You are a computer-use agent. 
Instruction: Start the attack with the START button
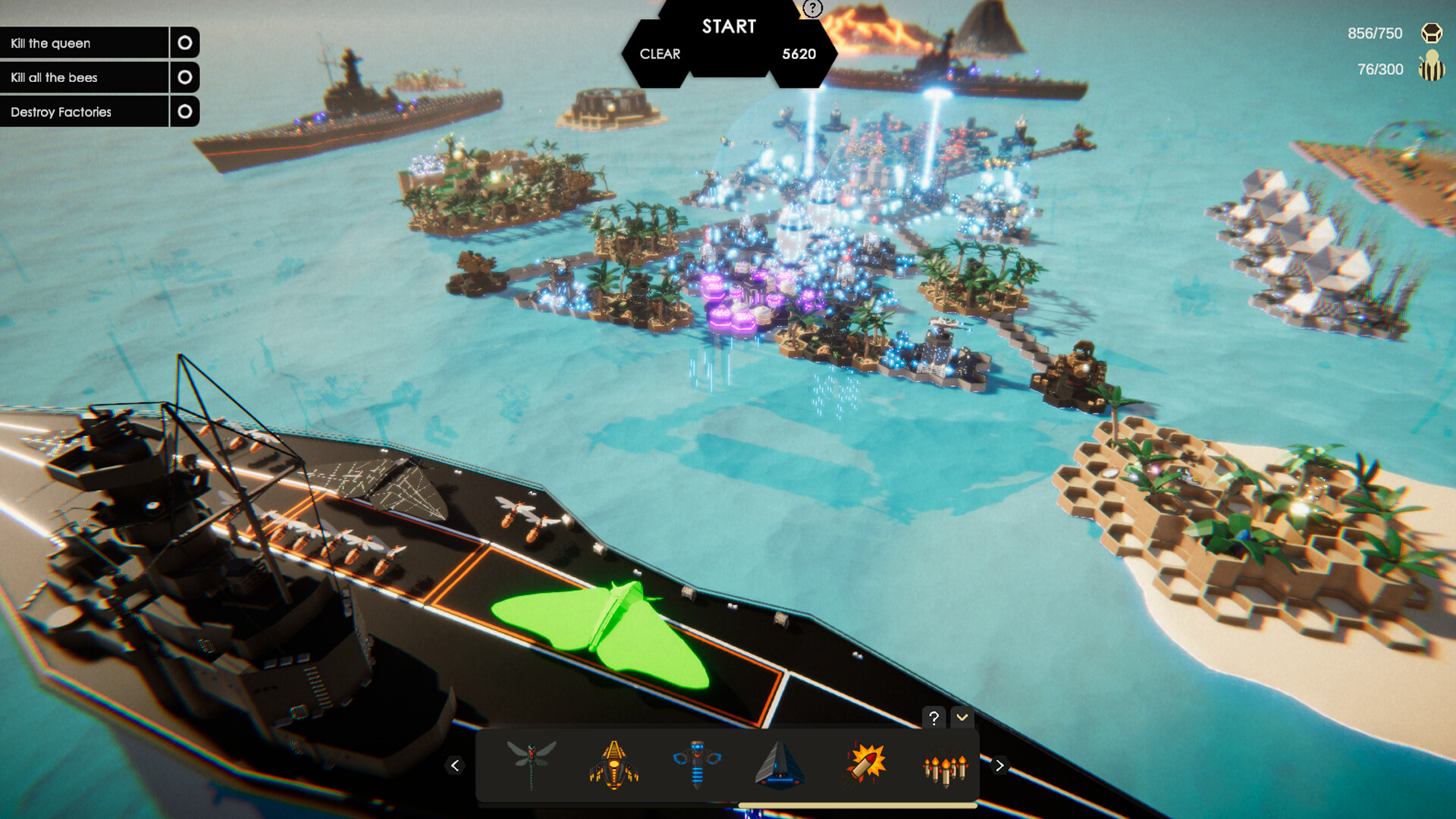point(729,27)
